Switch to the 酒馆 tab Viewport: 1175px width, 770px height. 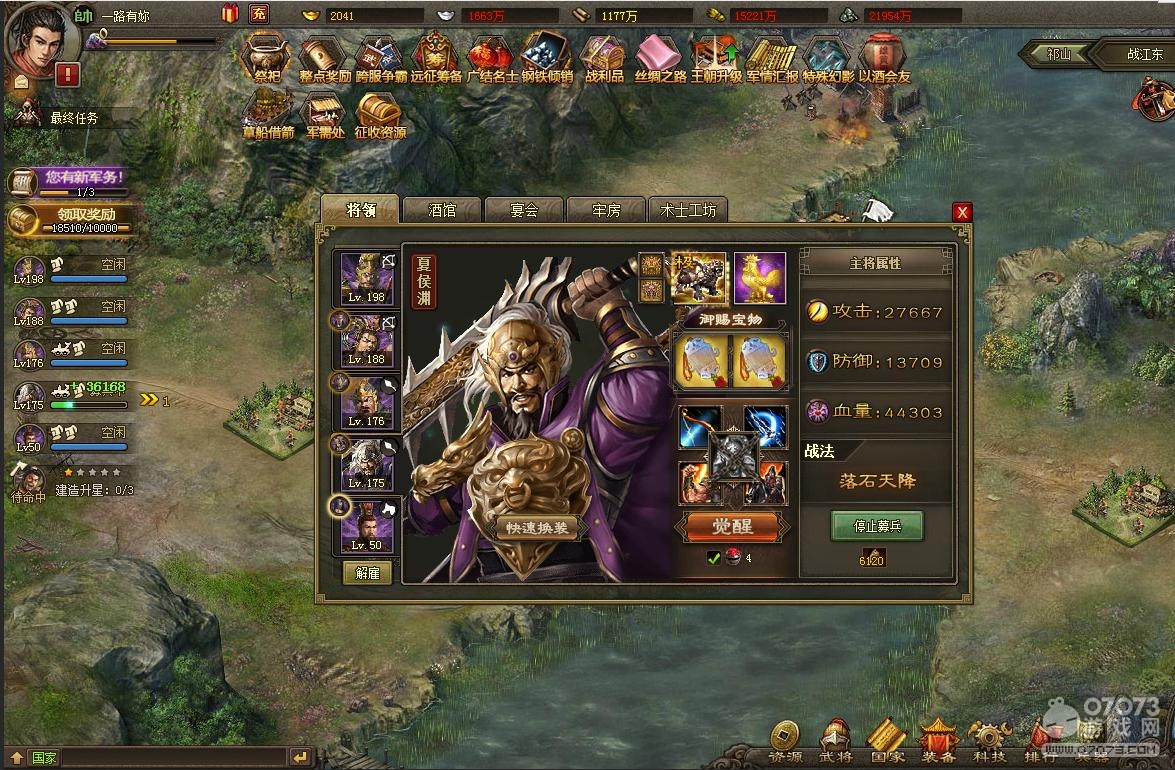click(442, 210)
